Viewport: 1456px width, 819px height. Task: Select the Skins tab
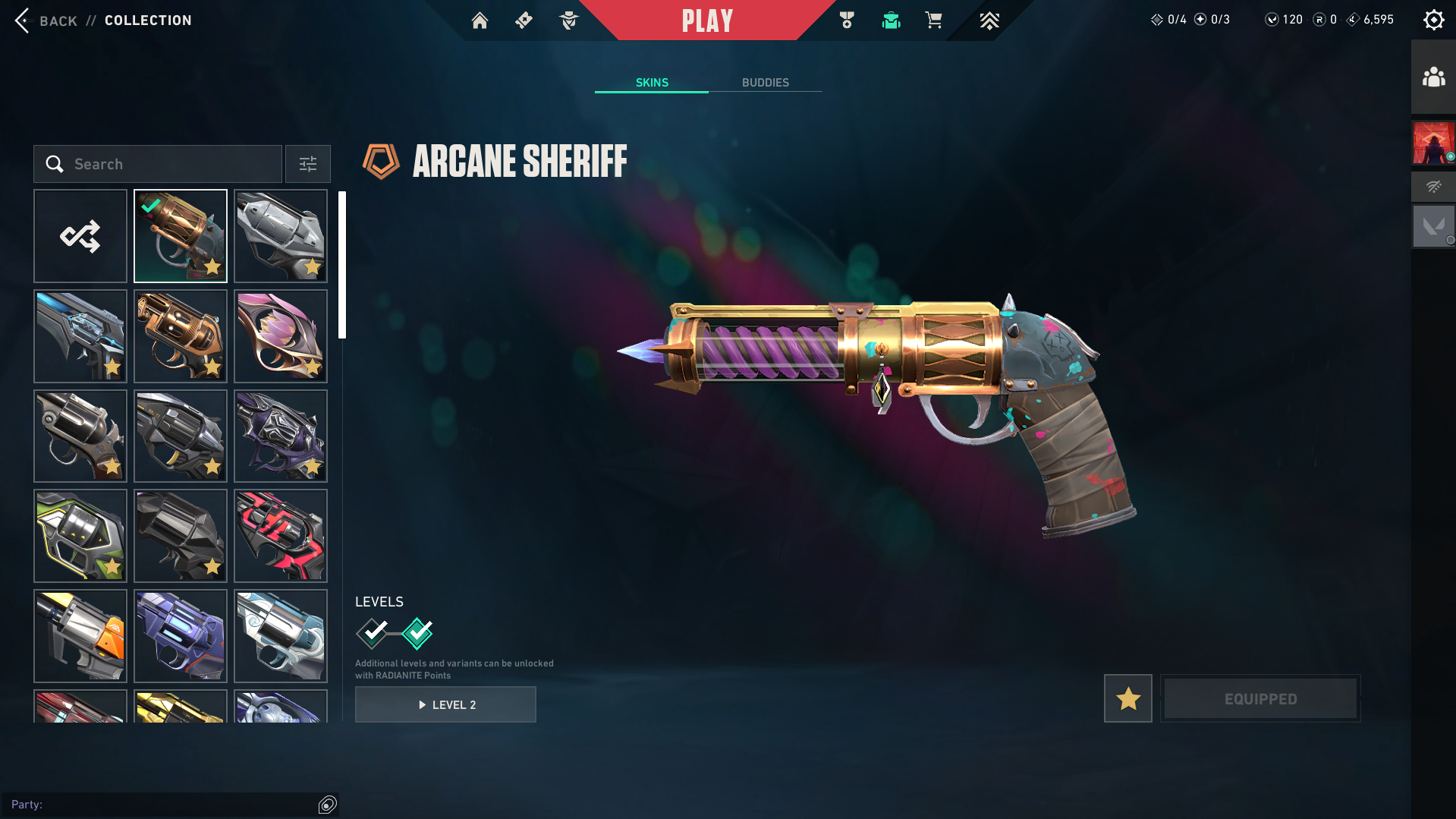tap(652, 82)
